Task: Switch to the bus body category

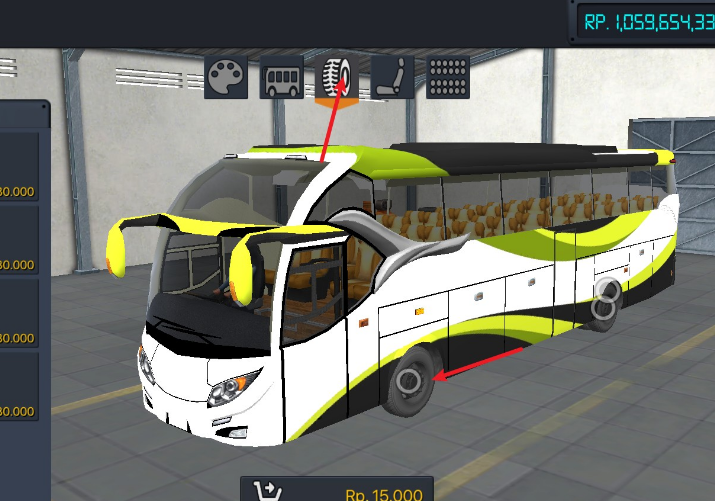Action: pos(282,77)
